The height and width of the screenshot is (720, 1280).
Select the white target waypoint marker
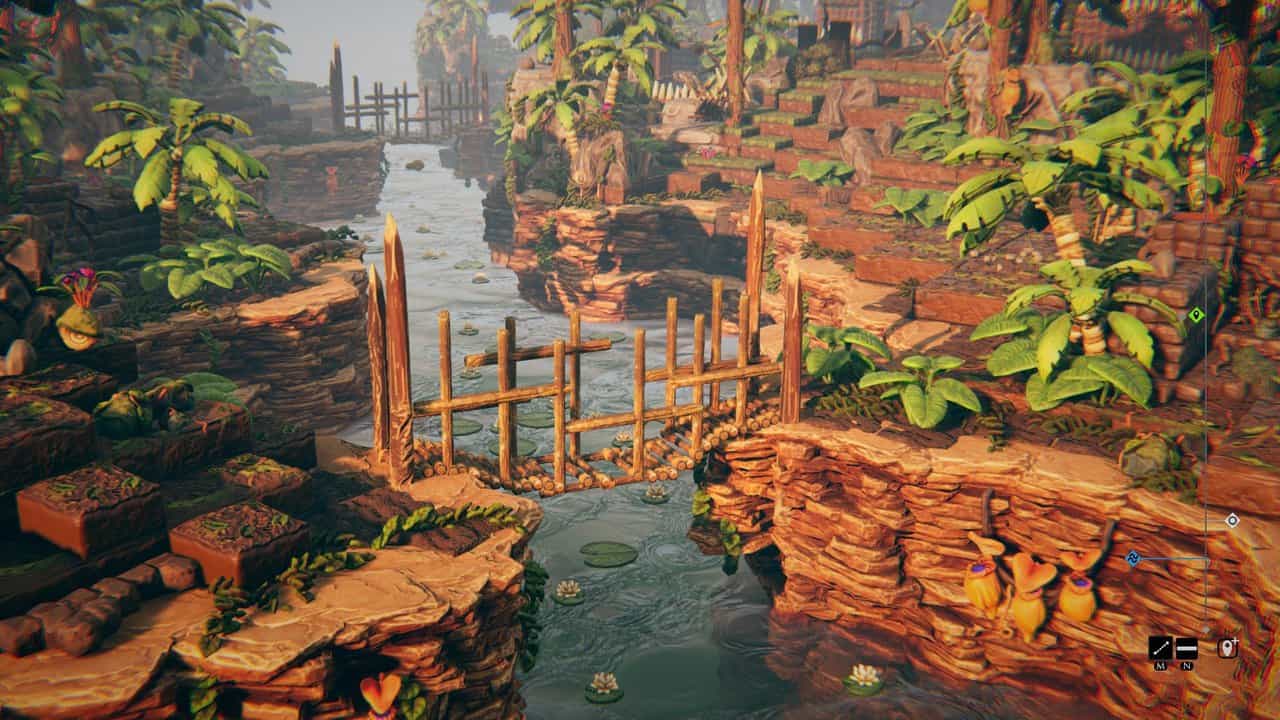(x=1232, y=520)
